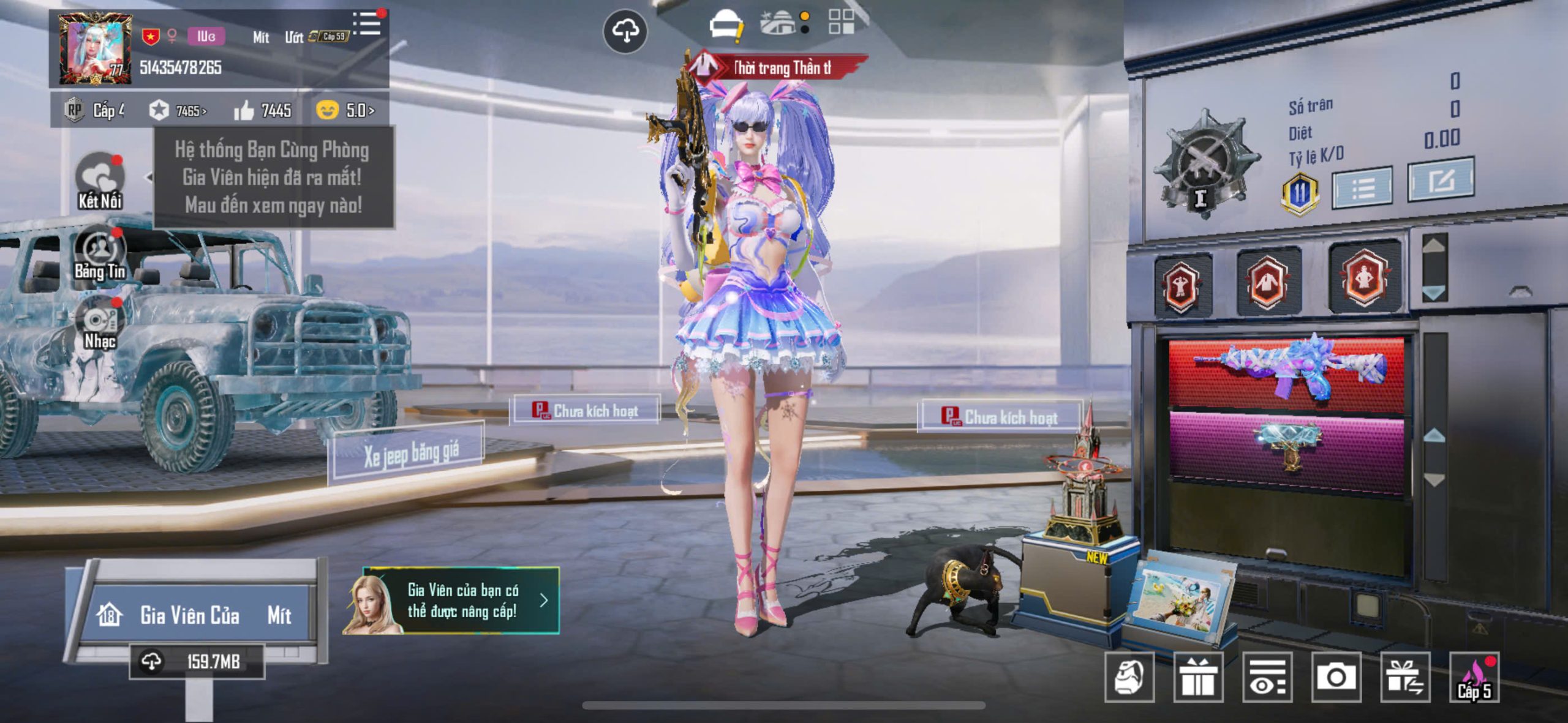Open the player avatar portrait
The height and width of the screenshot is (723, 1568).
[95, 49]
